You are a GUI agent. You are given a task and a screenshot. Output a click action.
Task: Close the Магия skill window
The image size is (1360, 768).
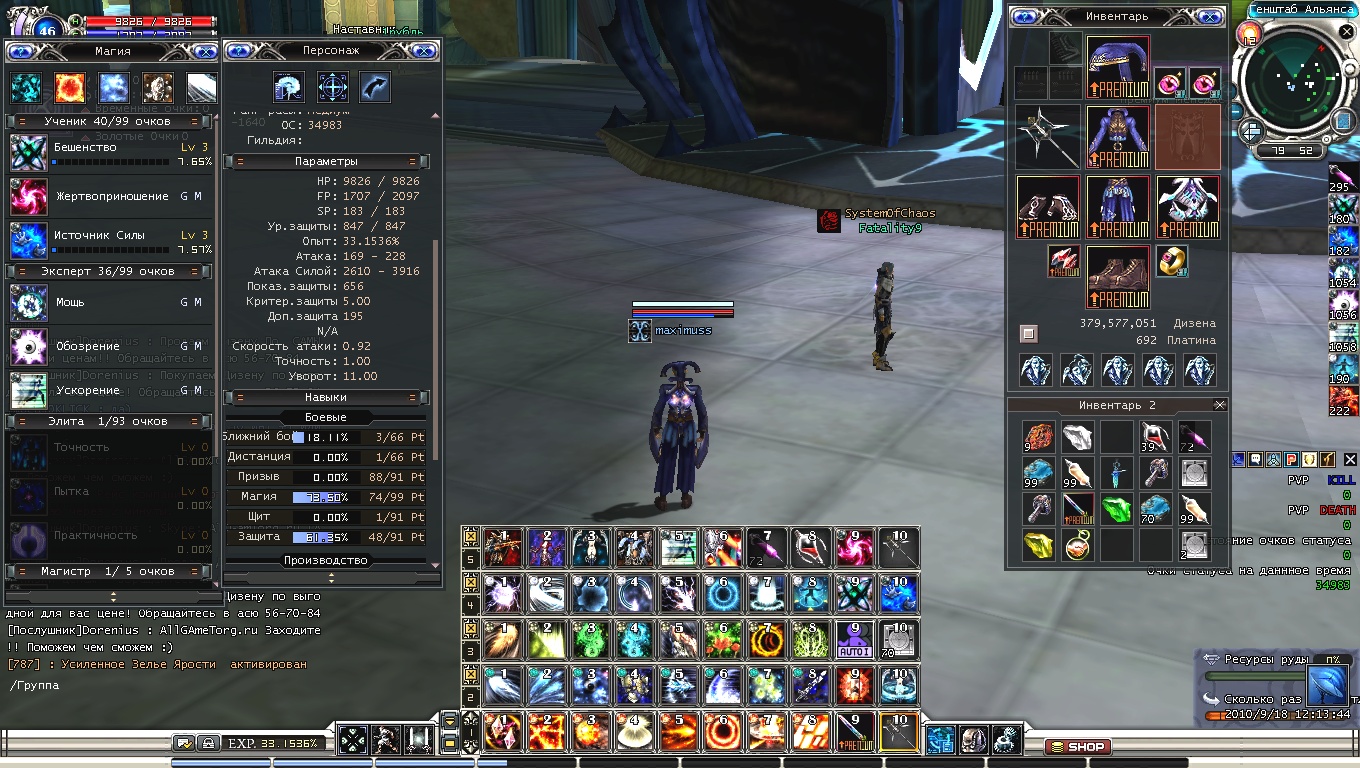pos(205,51)
